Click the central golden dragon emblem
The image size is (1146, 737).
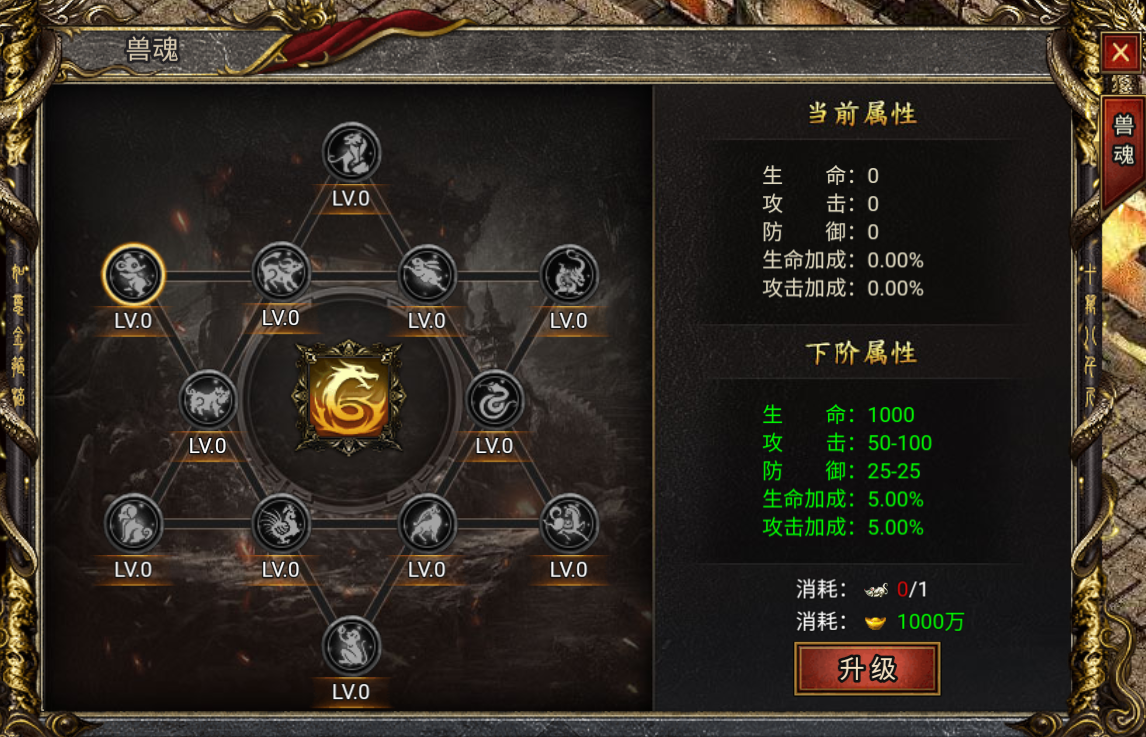click(348, 398)
